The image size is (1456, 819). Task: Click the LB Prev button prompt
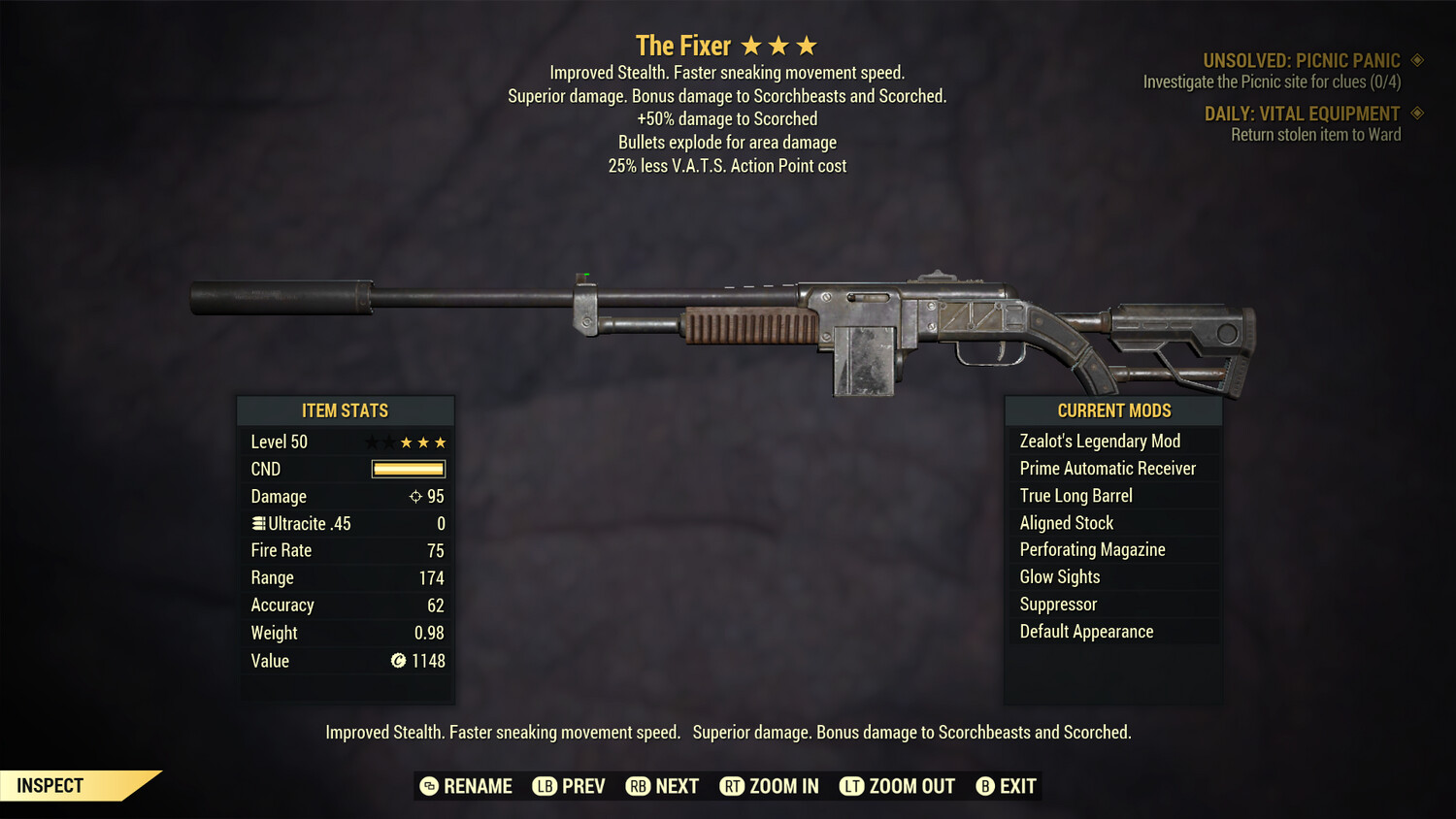pyautogui.click(x=569, y=786)
